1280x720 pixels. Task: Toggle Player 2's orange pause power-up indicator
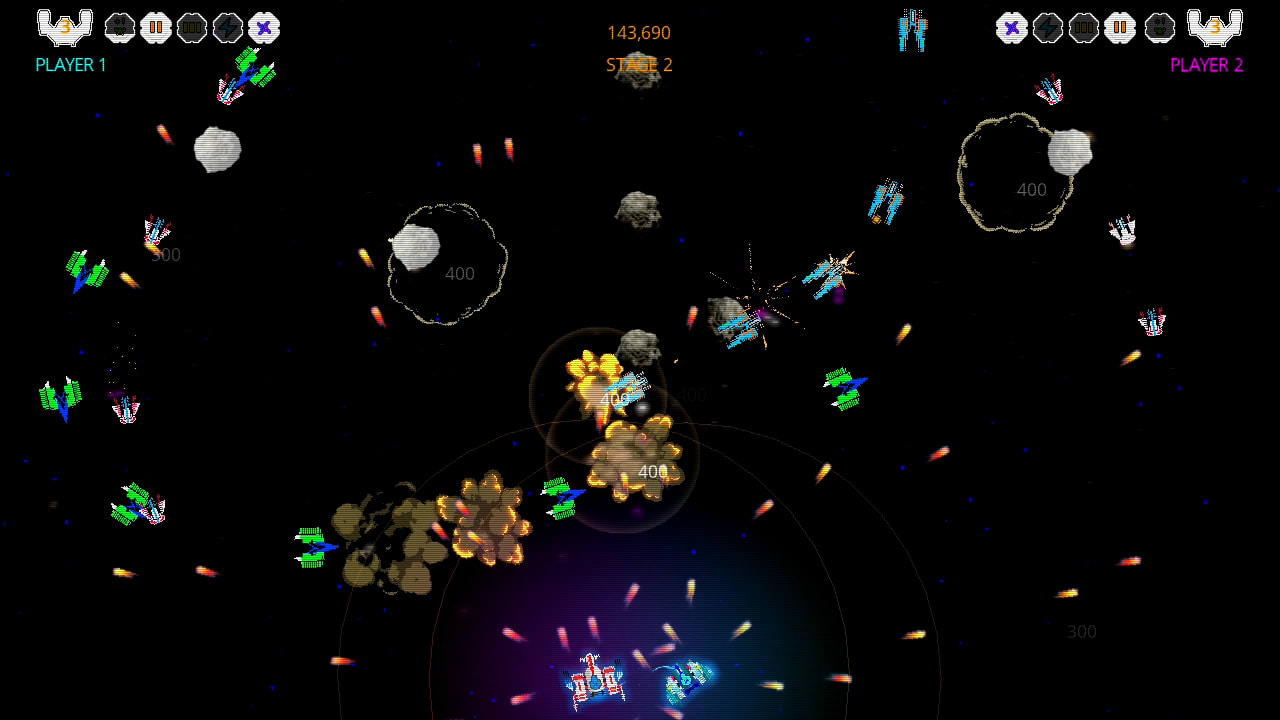(1119, 27)
